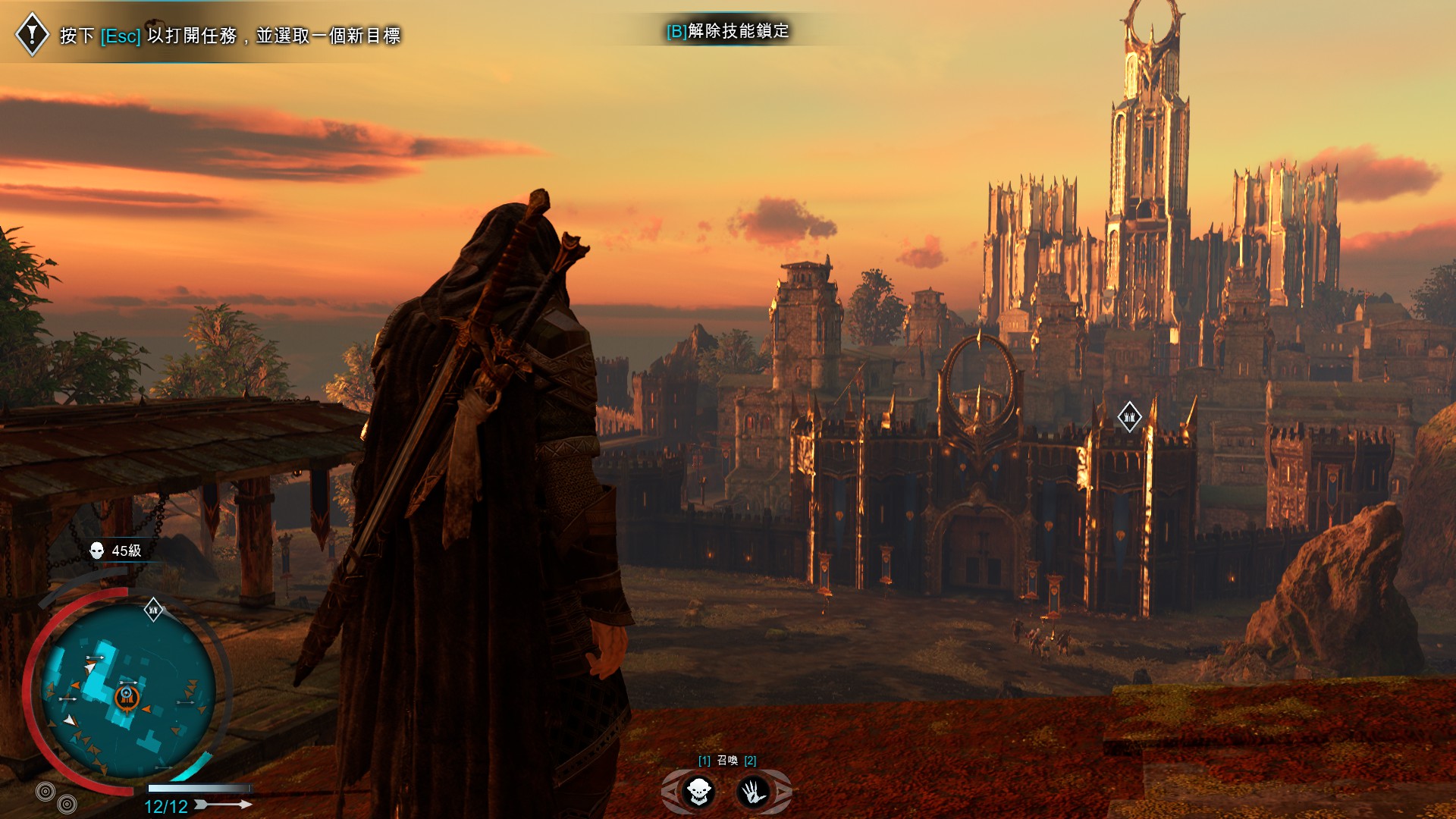This screenshot has width=1456, height=819.
Task: Select the fortress marker on the minimap rim
Action: coord(153,610)
